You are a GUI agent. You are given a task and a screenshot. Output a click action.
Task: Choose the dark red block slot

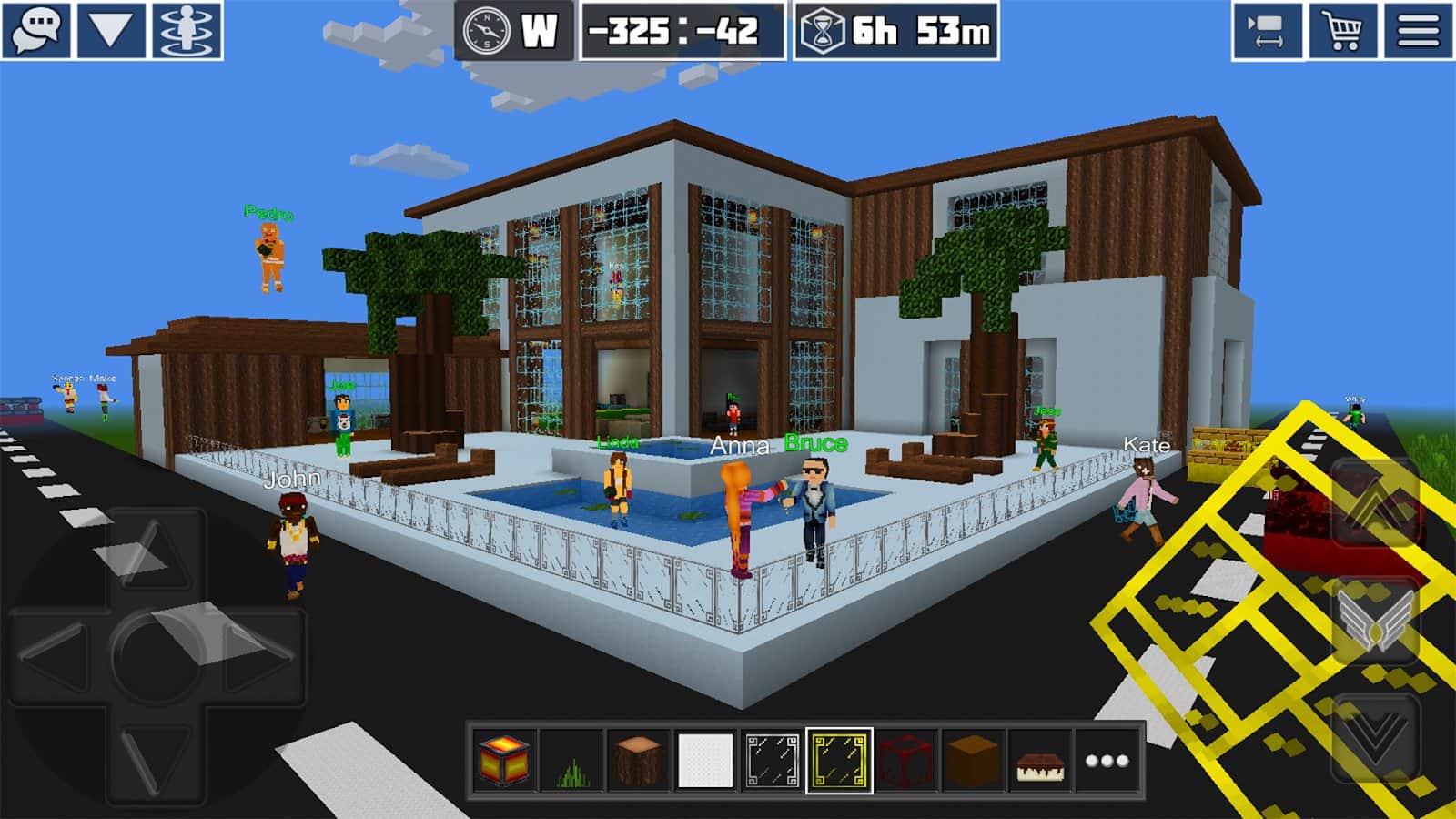tap(906, 761)
